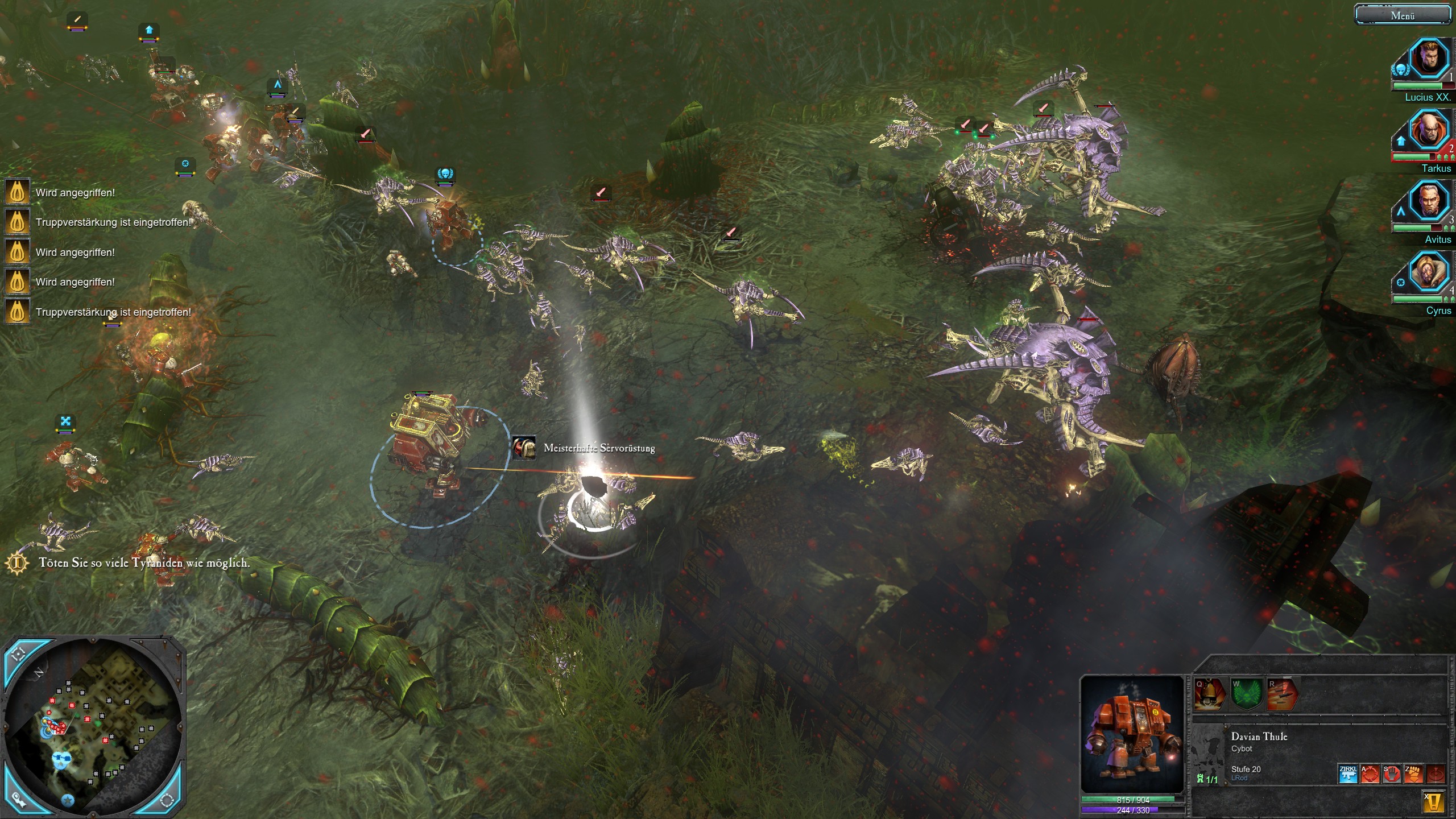Image resolution: width=1456 pixels, height=819 pixels.
Task: Select Tarkus squad portrait
Action: tap(1428, 130)
